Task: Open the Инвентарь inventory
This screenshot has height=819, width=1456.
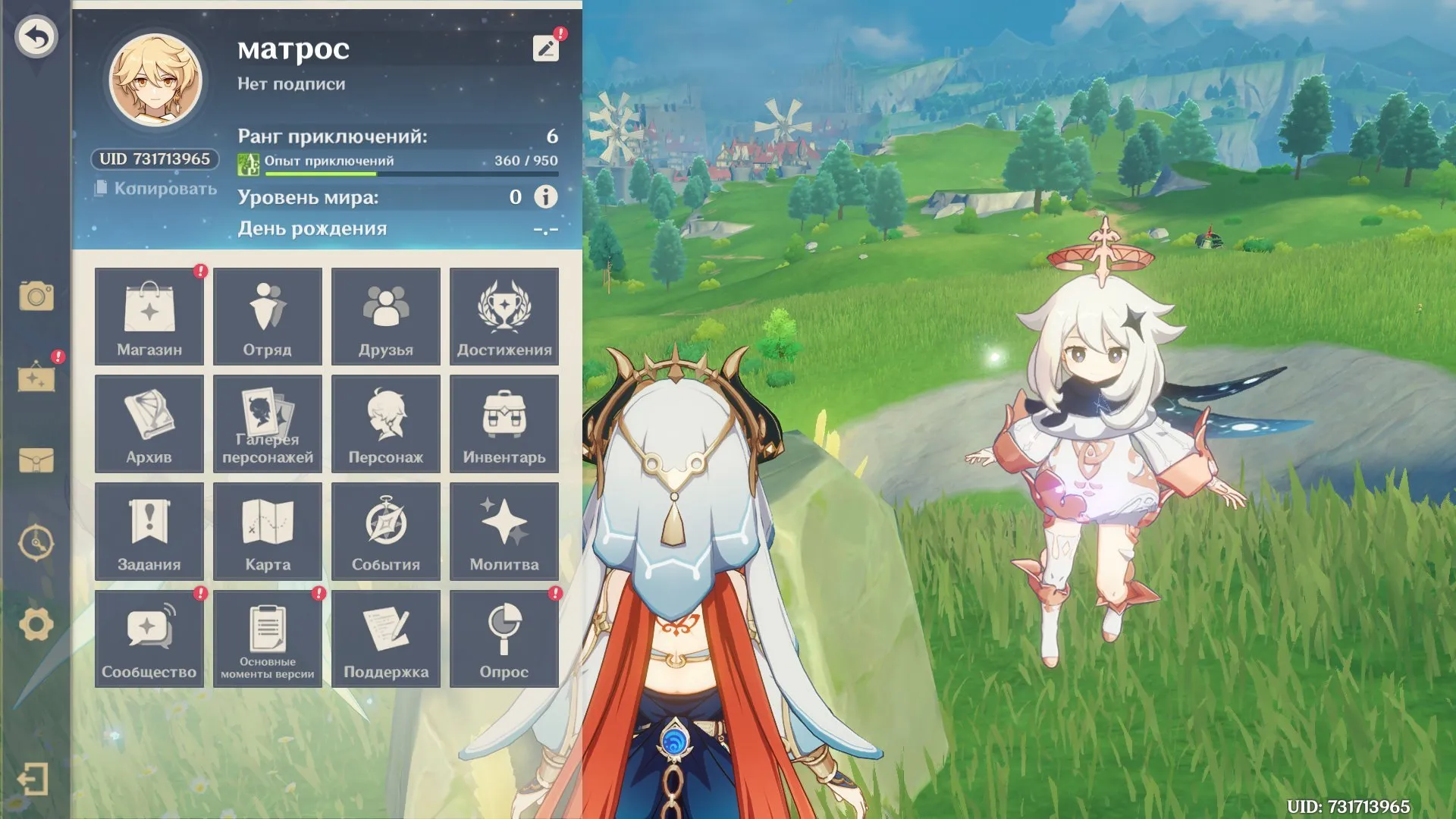Action: click(x=504, y=424)
